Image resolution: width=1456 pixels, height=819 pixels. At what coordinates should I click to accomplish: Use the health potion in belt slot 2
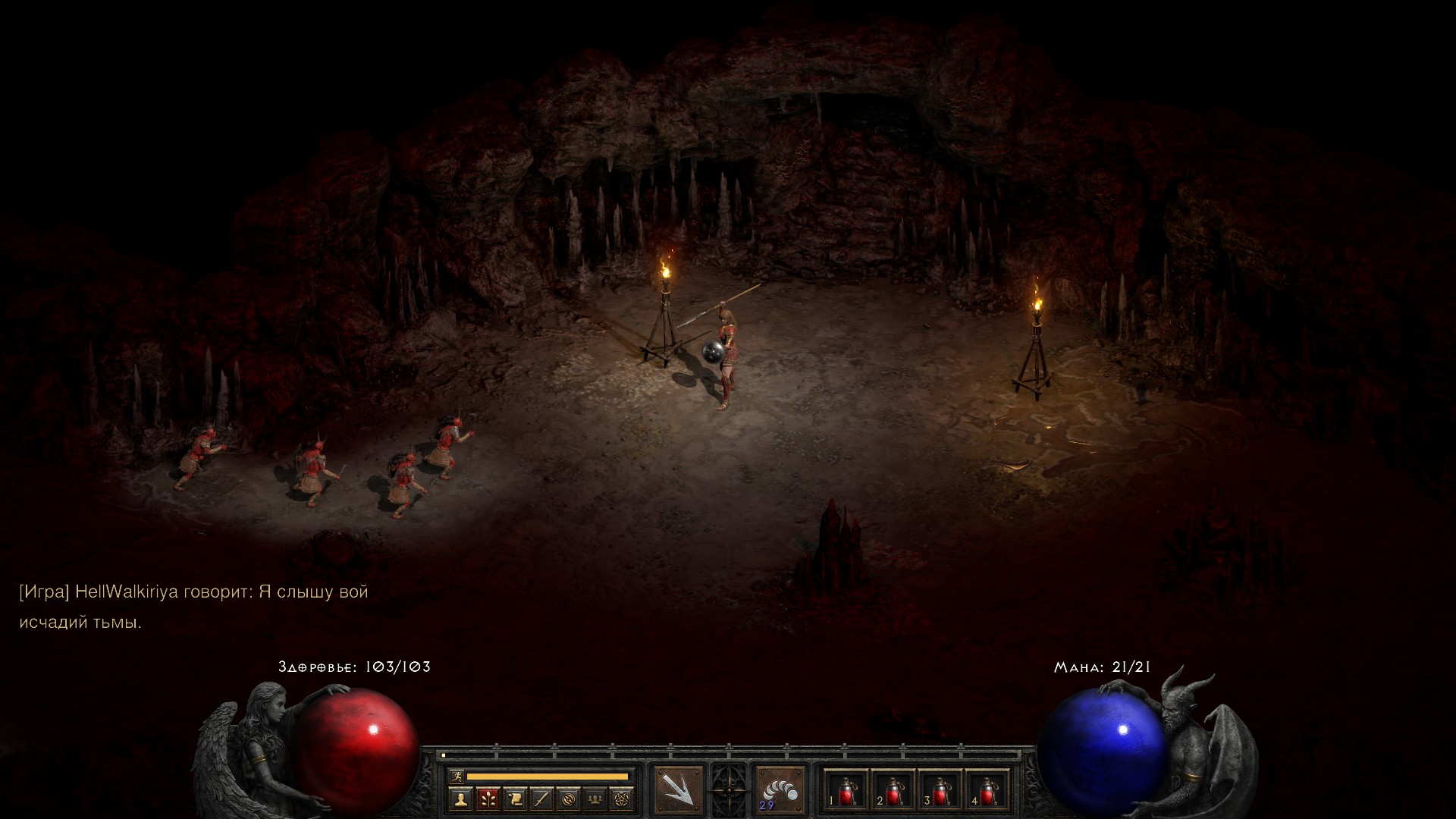point(892,792)
